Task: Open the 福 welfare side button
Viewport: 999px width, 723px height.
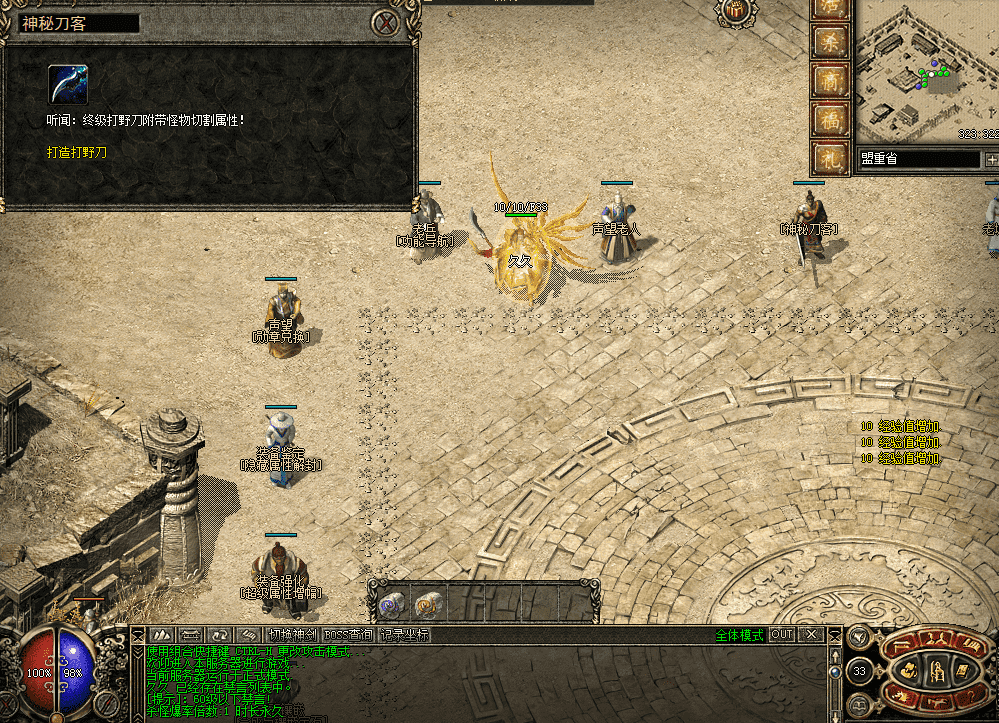Action: (x=829, y=118)
